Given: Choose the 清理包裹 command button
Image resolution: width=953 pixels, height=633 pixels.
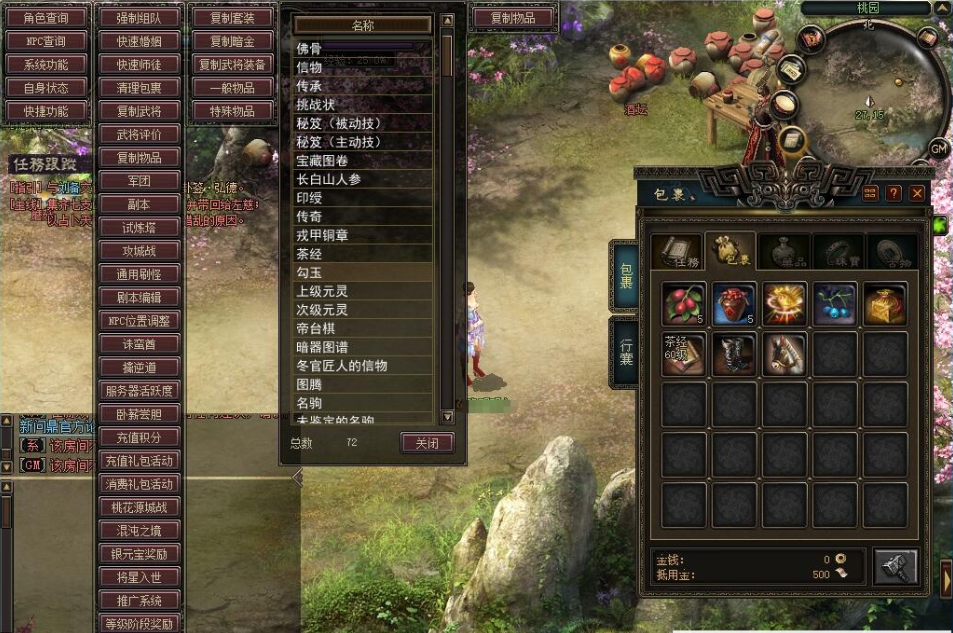Looking at the screenshot, I should click(x=139, y=88).
